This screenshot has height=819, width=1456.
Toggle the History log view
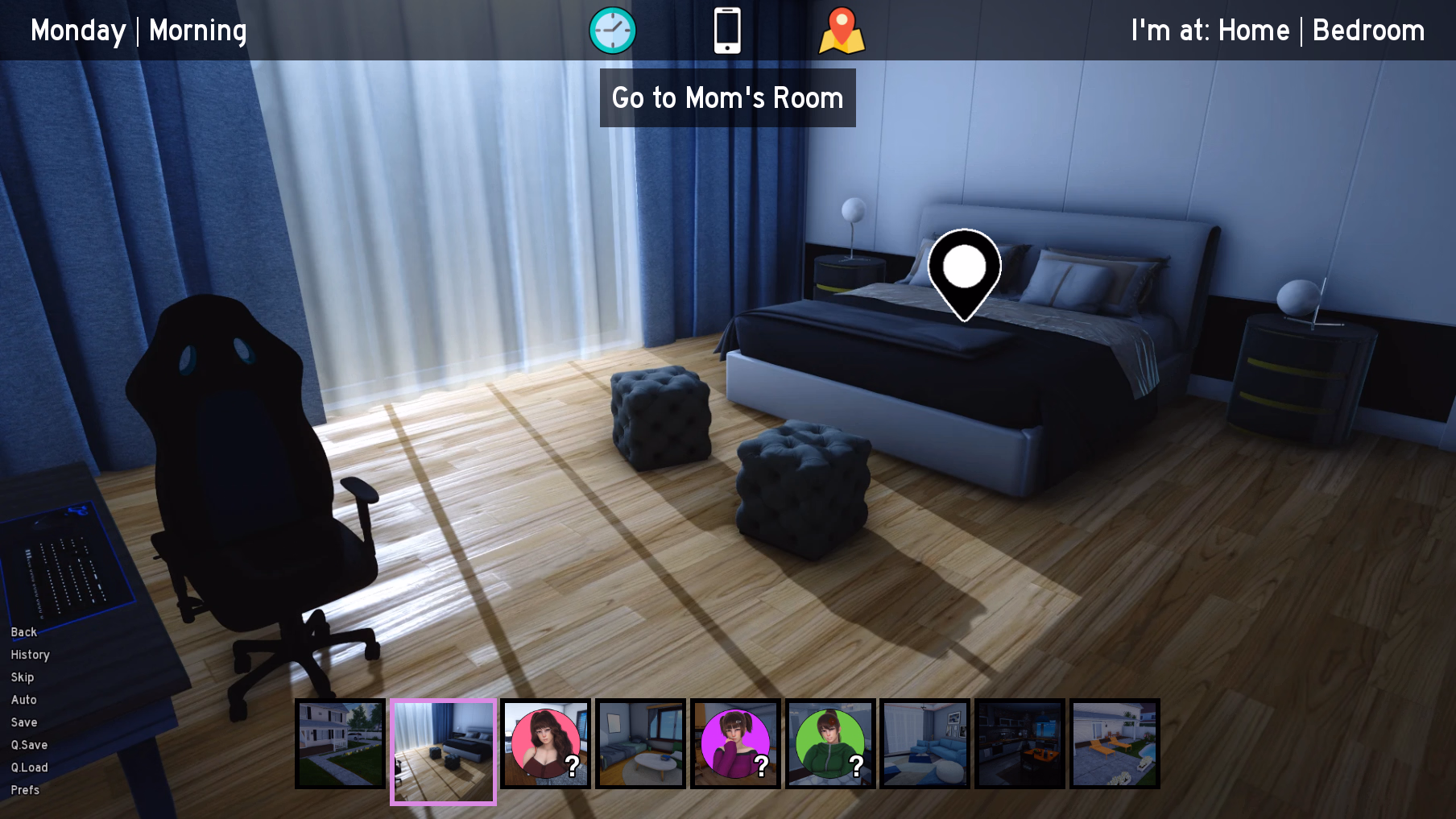pyautogui.click(x=30, y=655)
